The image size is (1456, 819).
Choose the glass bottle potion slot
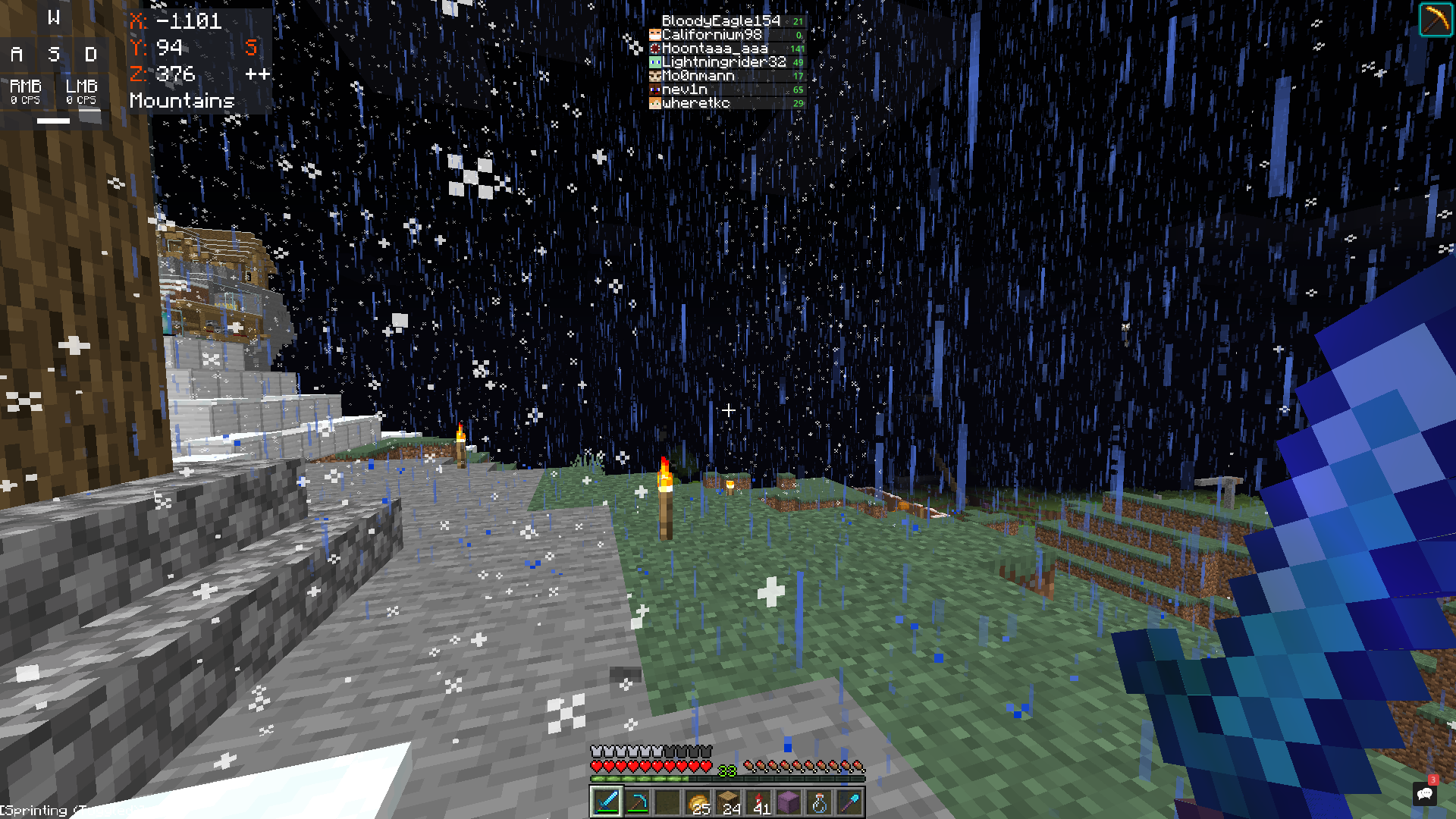click(819, 802)
